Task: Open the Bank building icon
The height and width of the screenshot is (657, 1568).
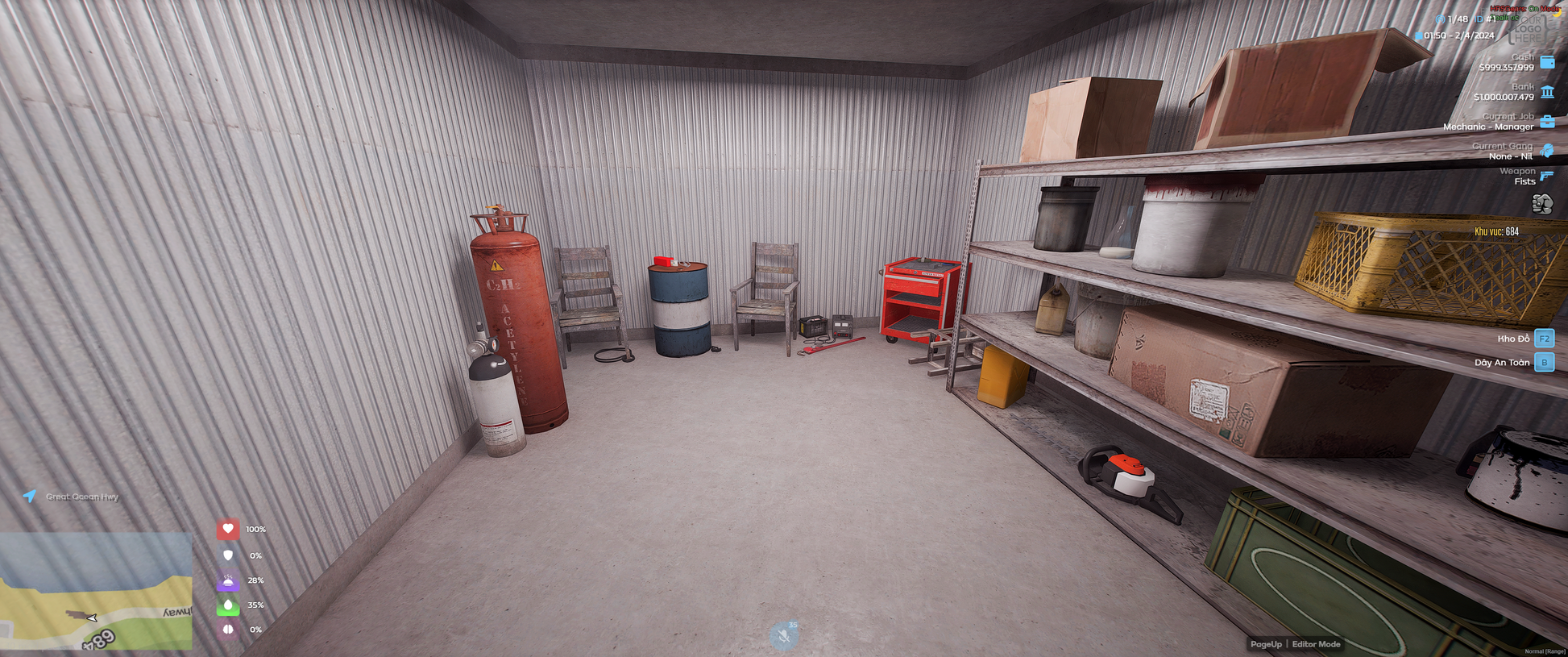Action: coord(1547,92)
